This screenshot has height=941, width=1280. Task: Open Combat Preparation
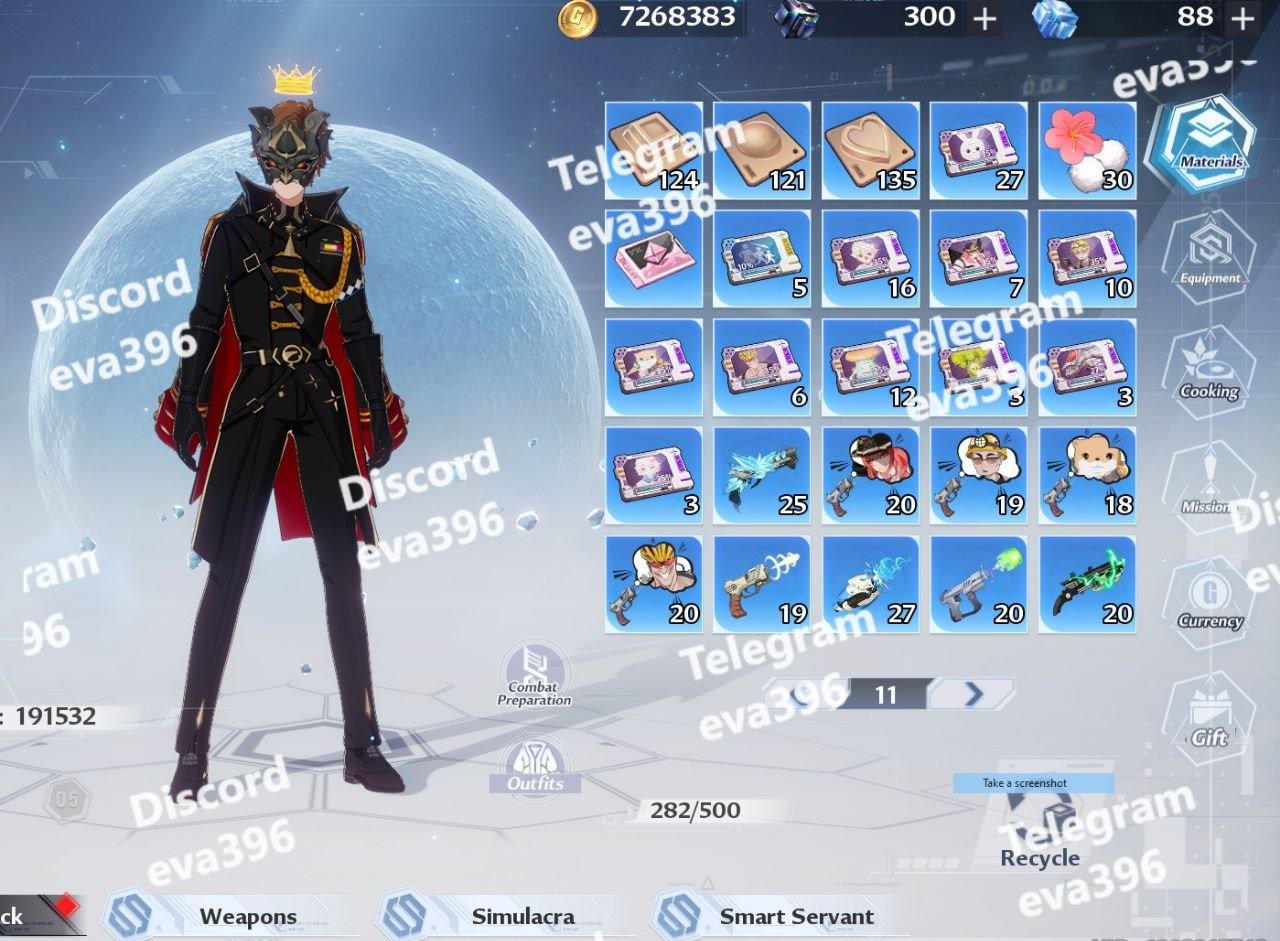coord(534,675)
